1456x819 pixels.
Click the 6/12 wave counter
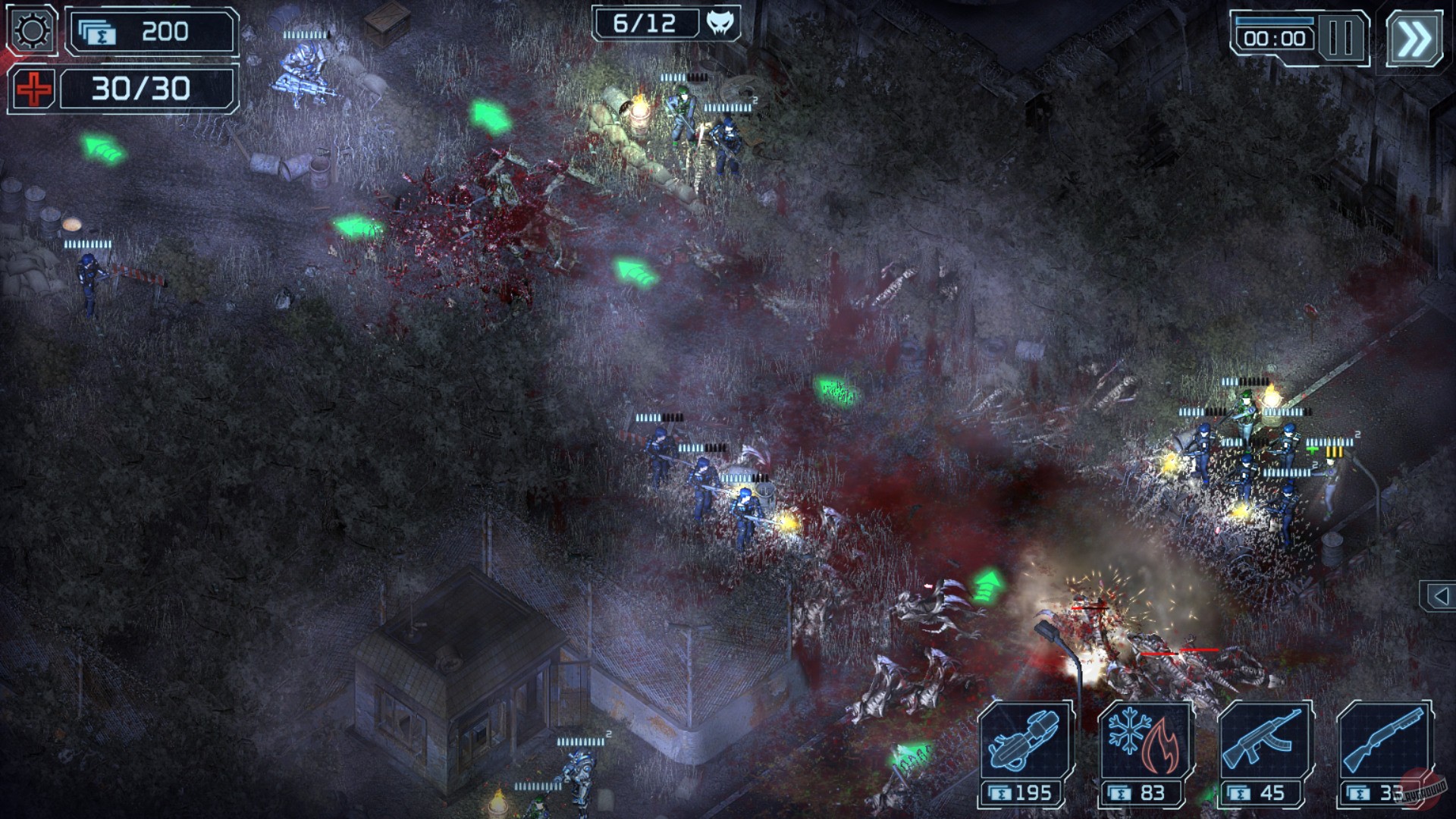[643, 24]
